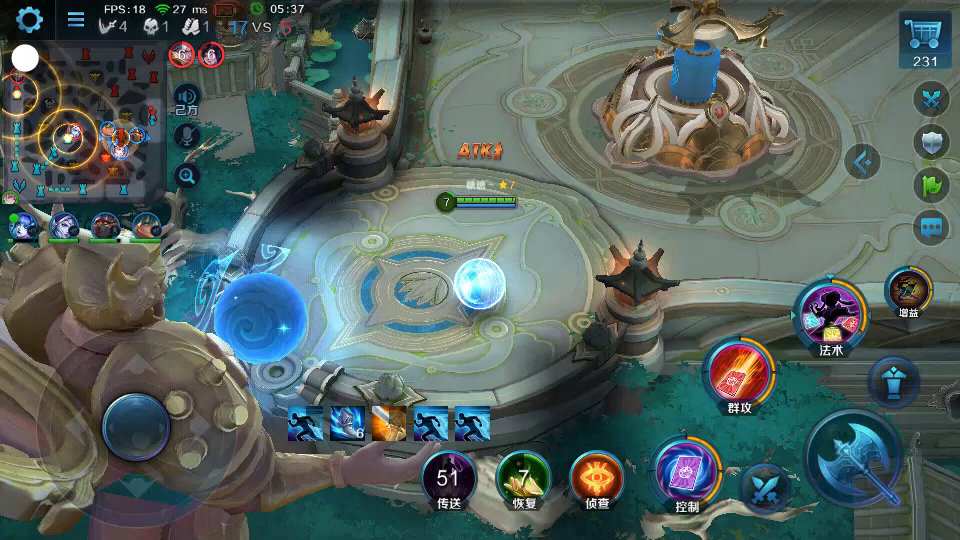
Task: Cast the 群攻 skill
Action: (x=739, y=373)
